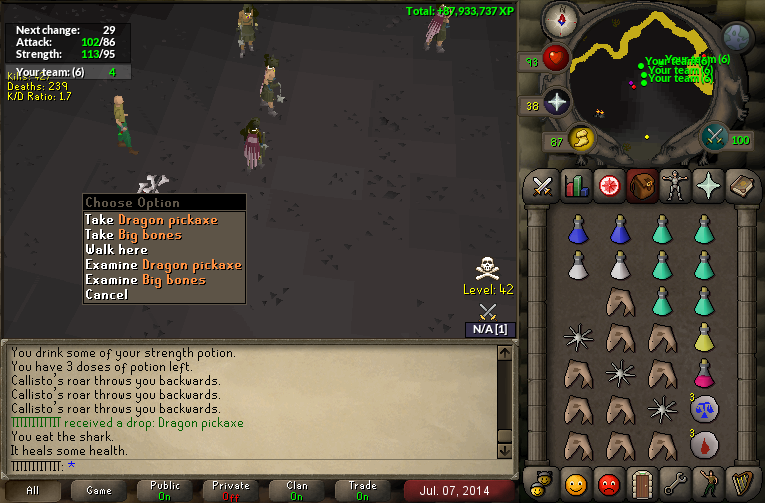This screenshot has height=503, width=765.
Task: Cancel the Choose Option menu
Action: [106, 295]
